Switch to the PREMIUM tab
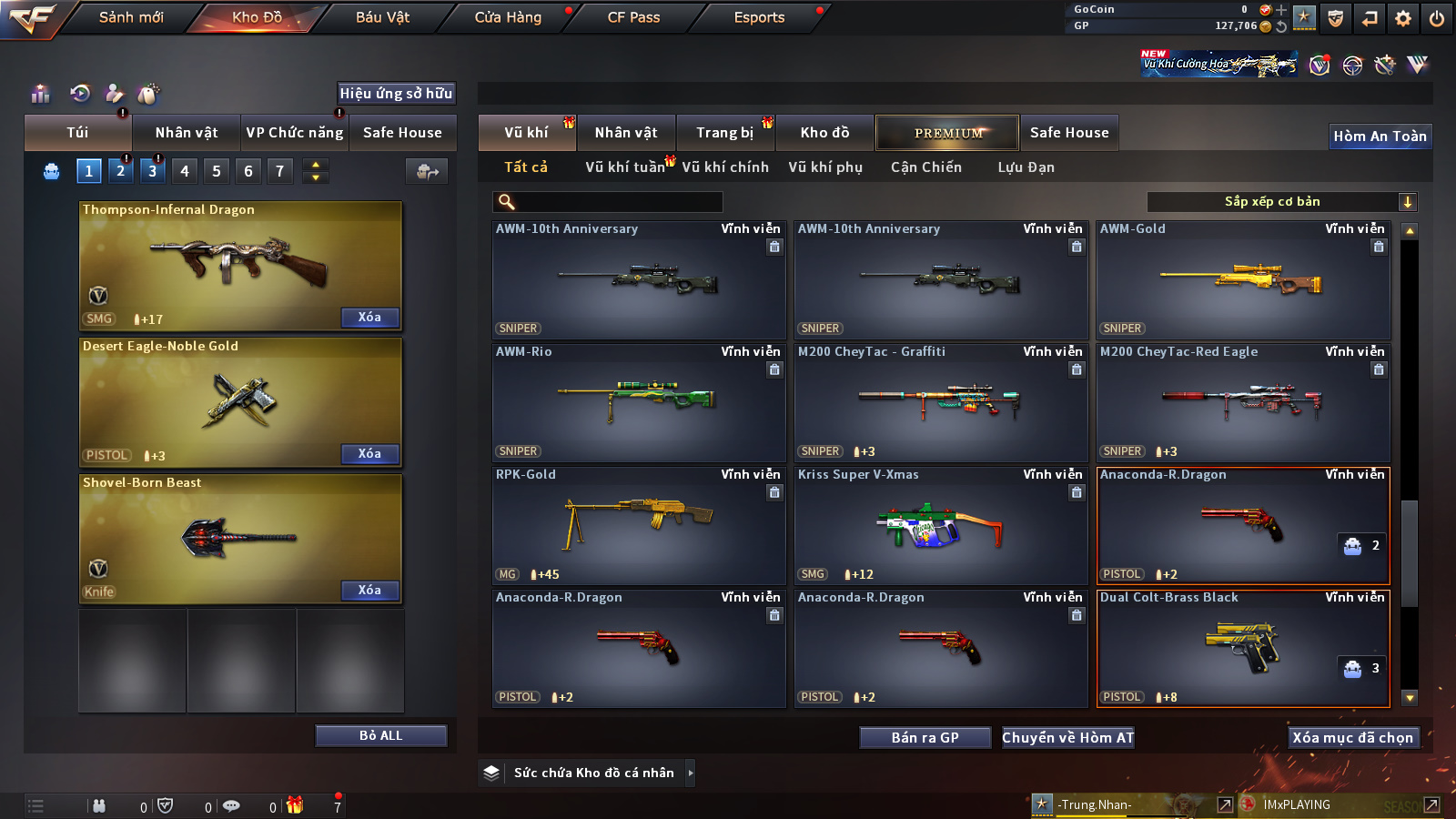 947,133
